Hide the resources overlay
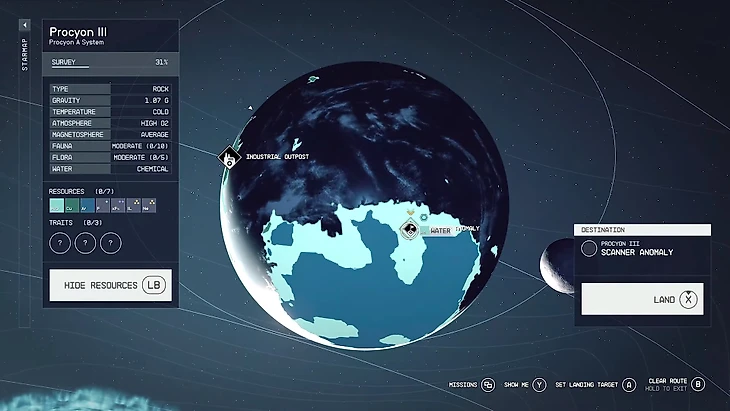The height and width of the screenshot is (411, 730). click(x=110, y=285)
